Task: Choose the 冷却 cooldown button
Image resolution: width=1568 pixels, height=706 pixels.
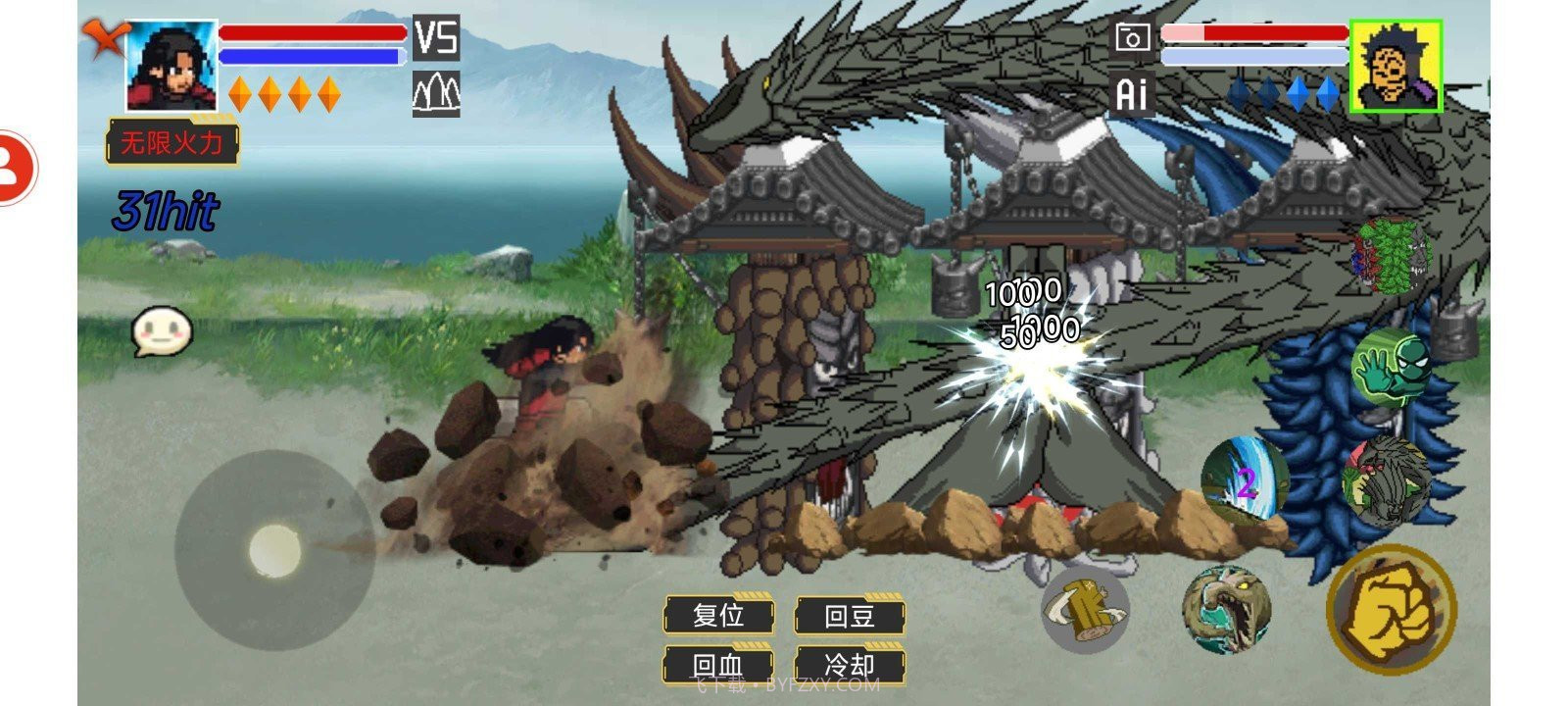Action: coord(849,665)
